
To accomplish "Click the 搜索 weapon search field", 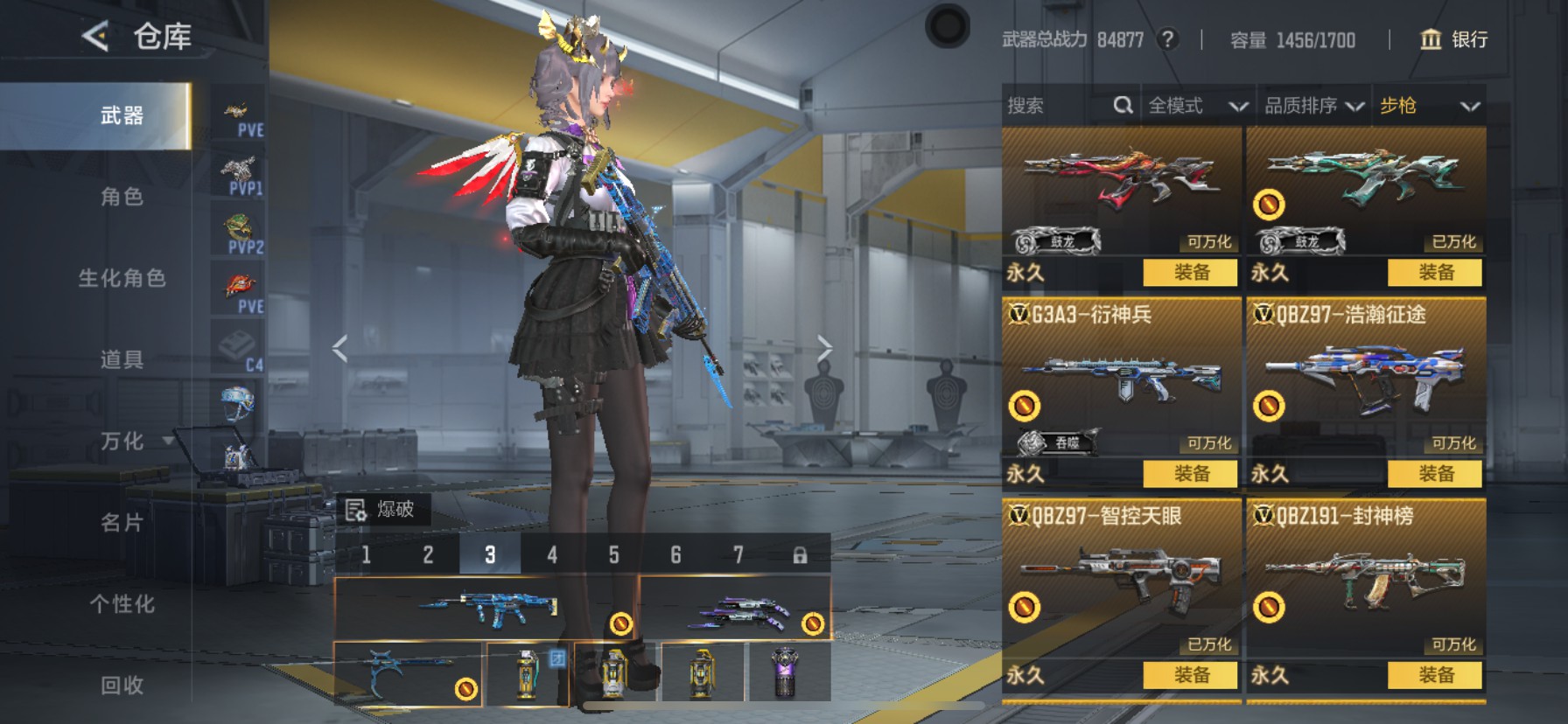I will click(1059, 106).
